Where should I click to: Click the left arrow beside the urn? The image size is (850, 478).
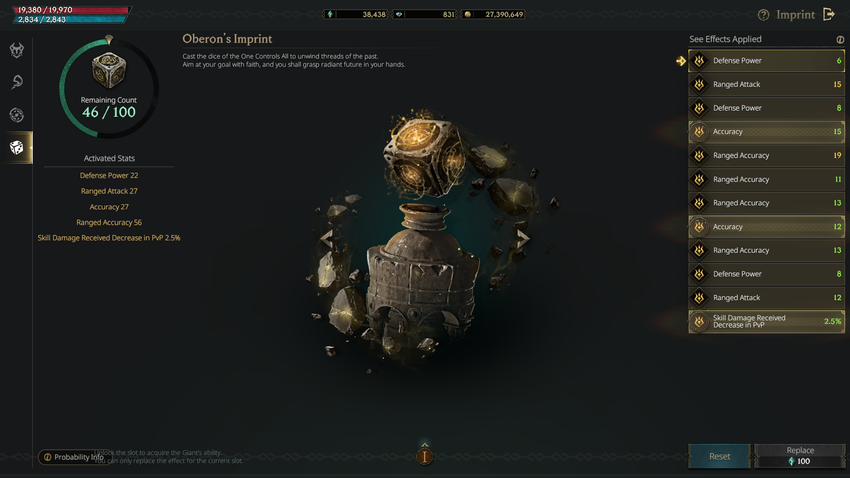(x=326, y=238)
